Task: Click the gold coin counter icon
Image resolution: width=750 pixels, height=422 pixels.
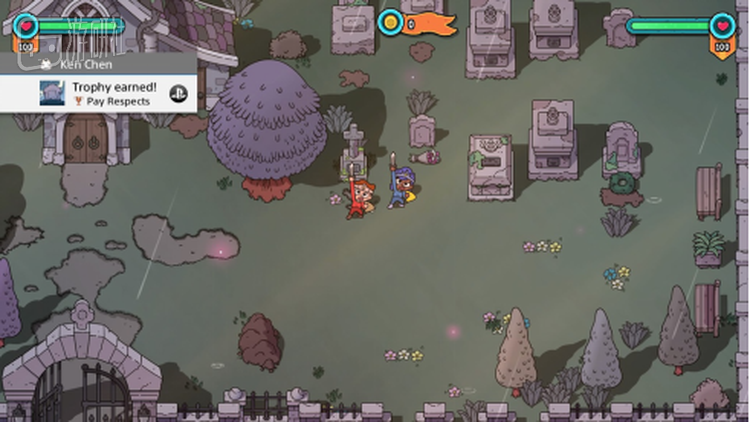Action: [389, 22]
